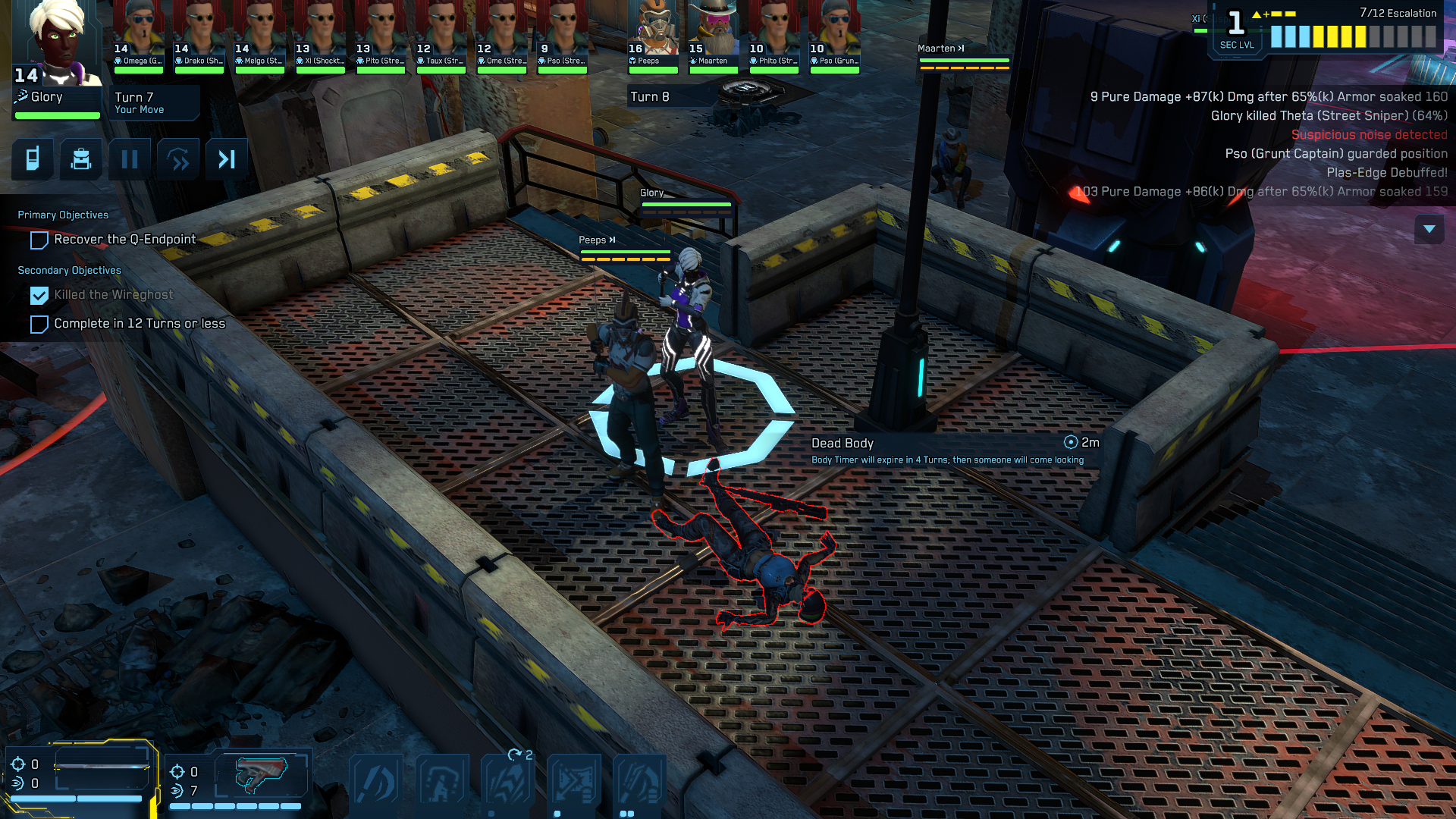1456x819 pixels.
Task: Click the end turn skip button
Action: [x=227, y=159]
